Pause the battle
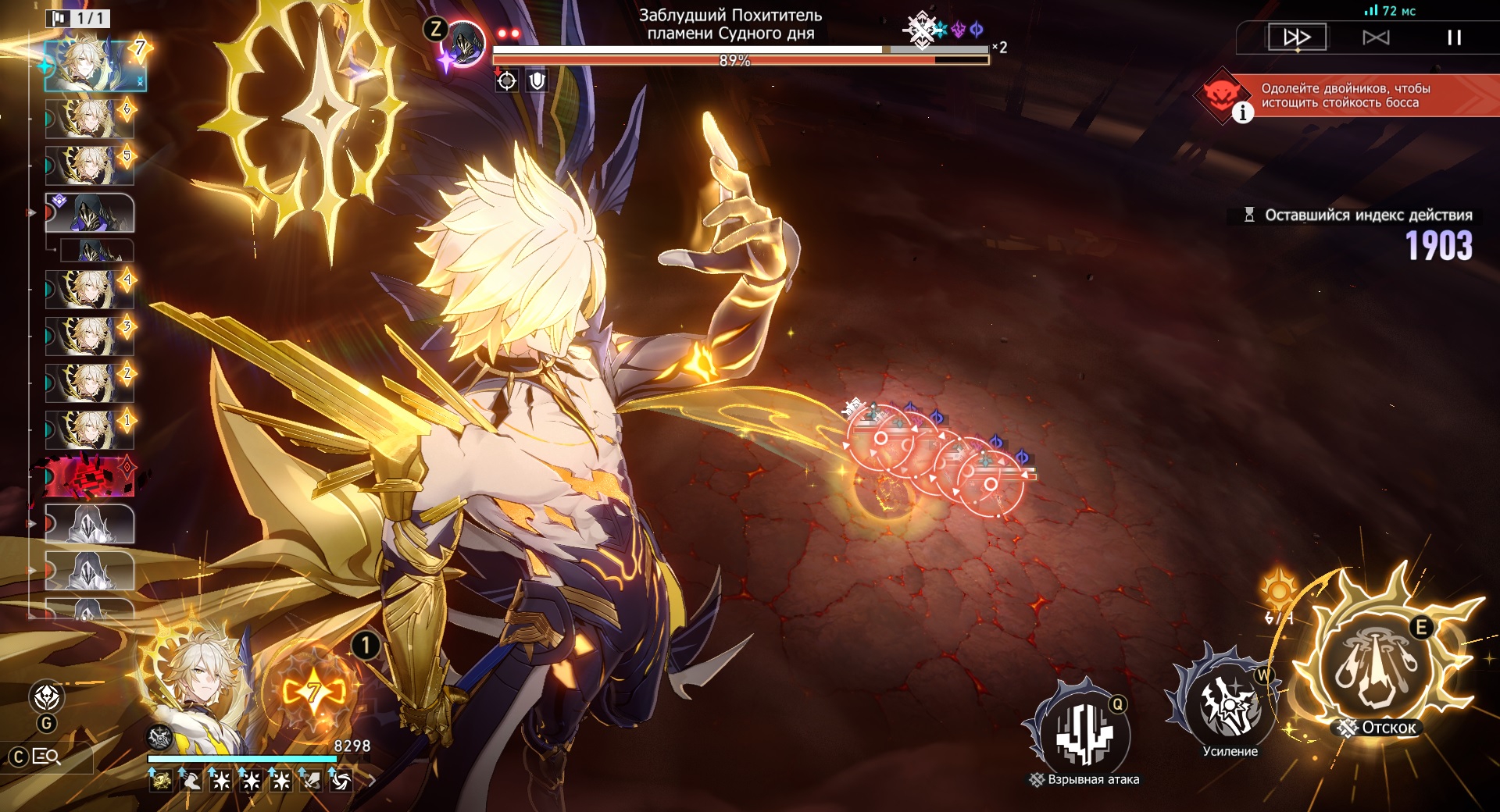Image resolution: width=1500 pixels, height=812 pixels. (x=1453, y=37)
